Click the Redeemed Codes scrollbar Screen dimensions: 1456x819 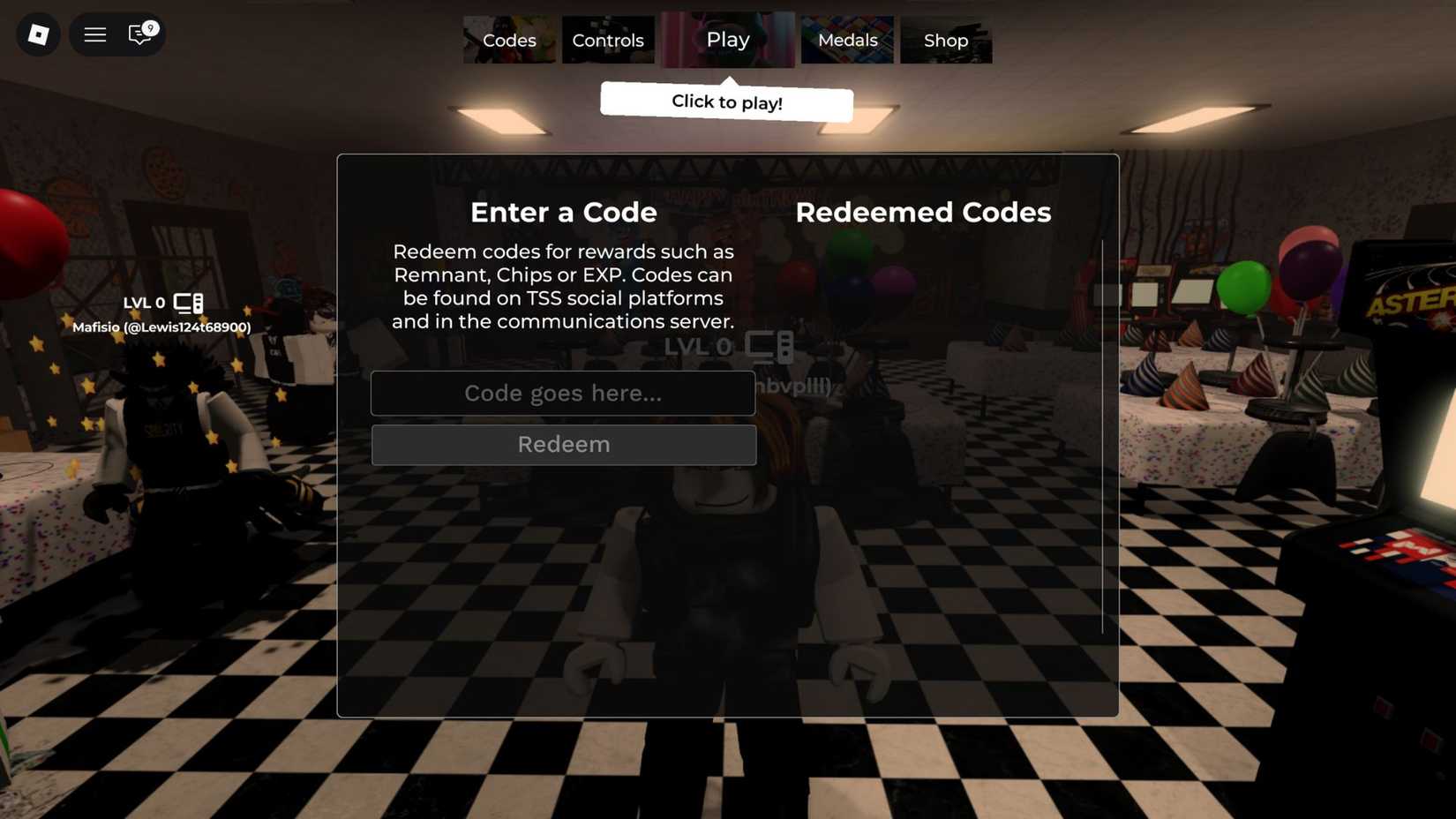pos(1102,437)
